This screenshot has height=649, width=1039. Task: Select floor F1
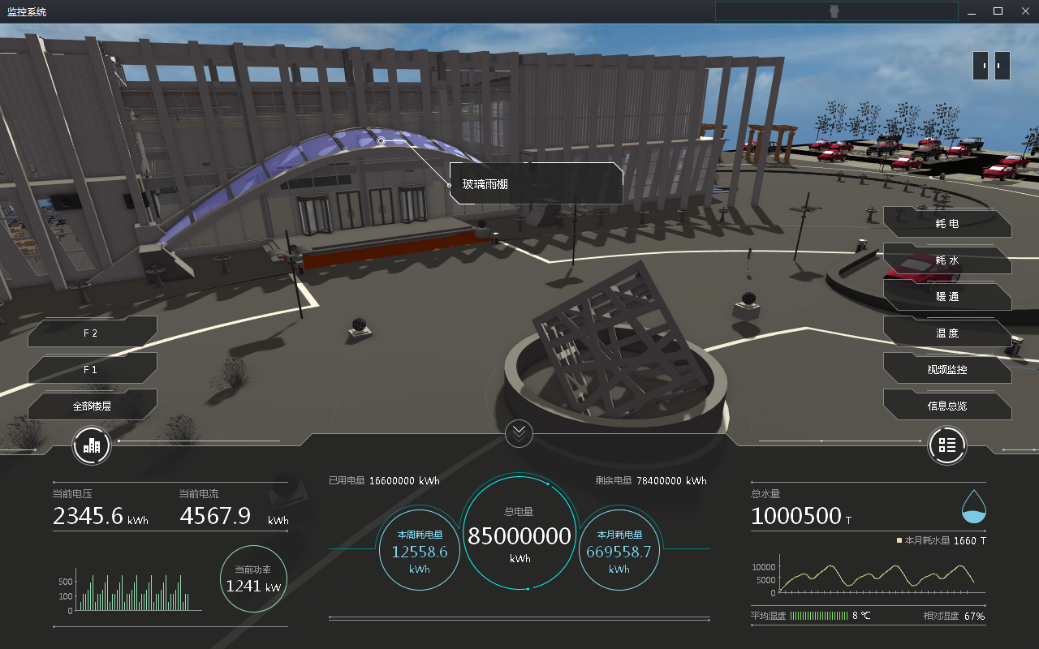(92, 369)
